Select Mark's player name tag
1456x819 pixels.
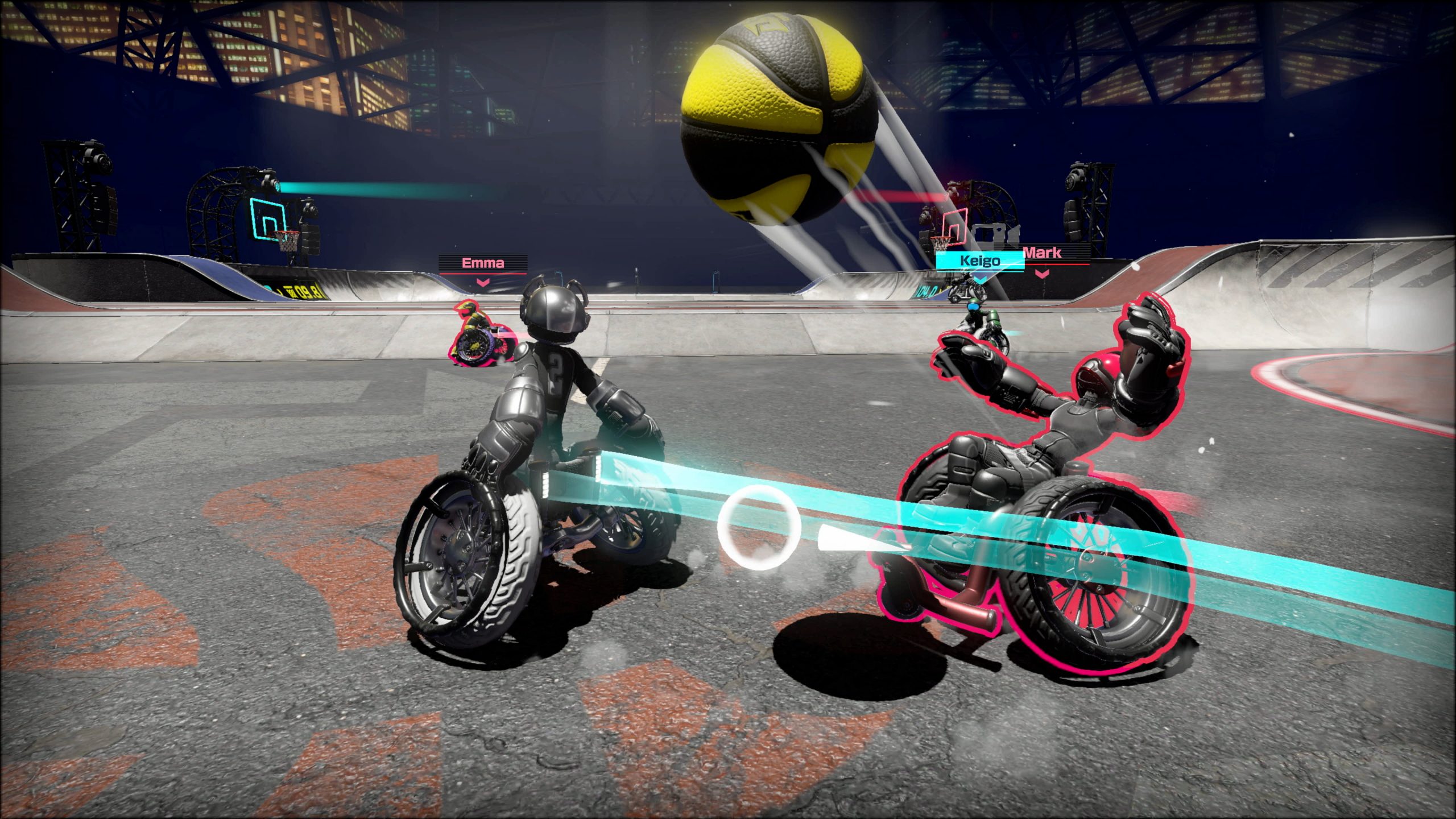click(x=1043, y=253)
